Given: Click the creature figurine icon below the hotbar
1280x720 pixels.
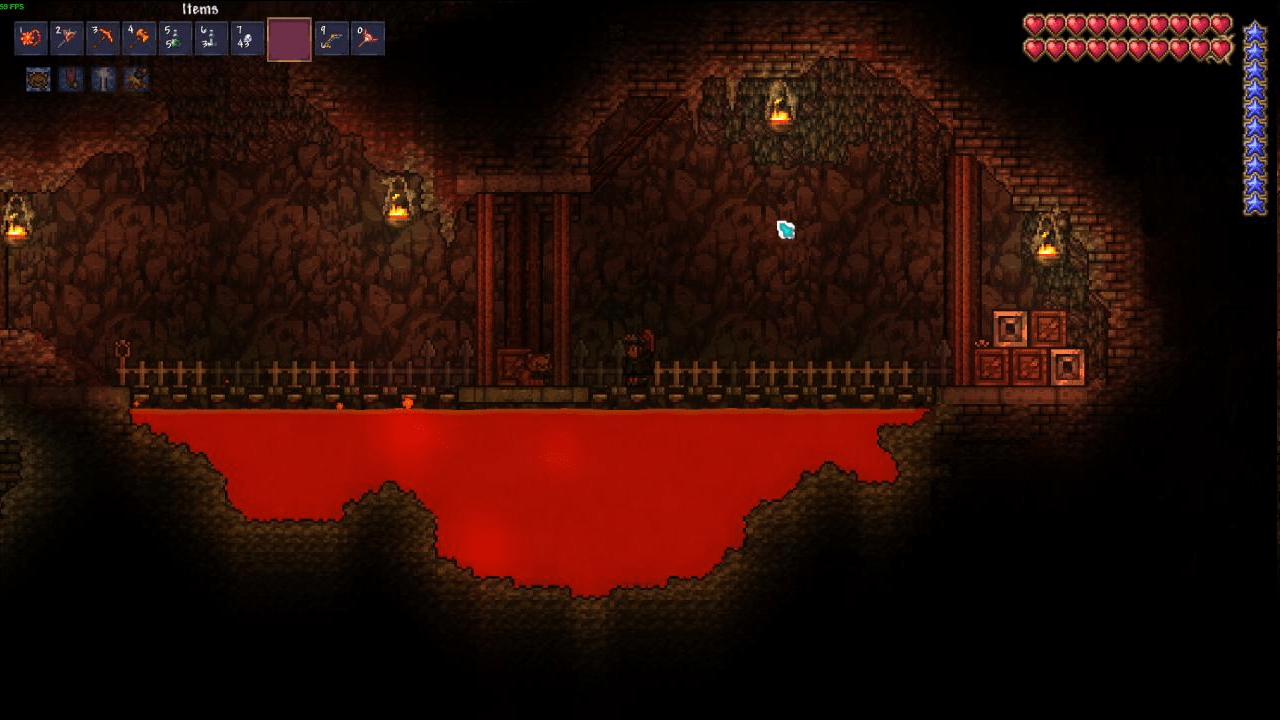Looking at the screenshot, I should pos(138,79).
